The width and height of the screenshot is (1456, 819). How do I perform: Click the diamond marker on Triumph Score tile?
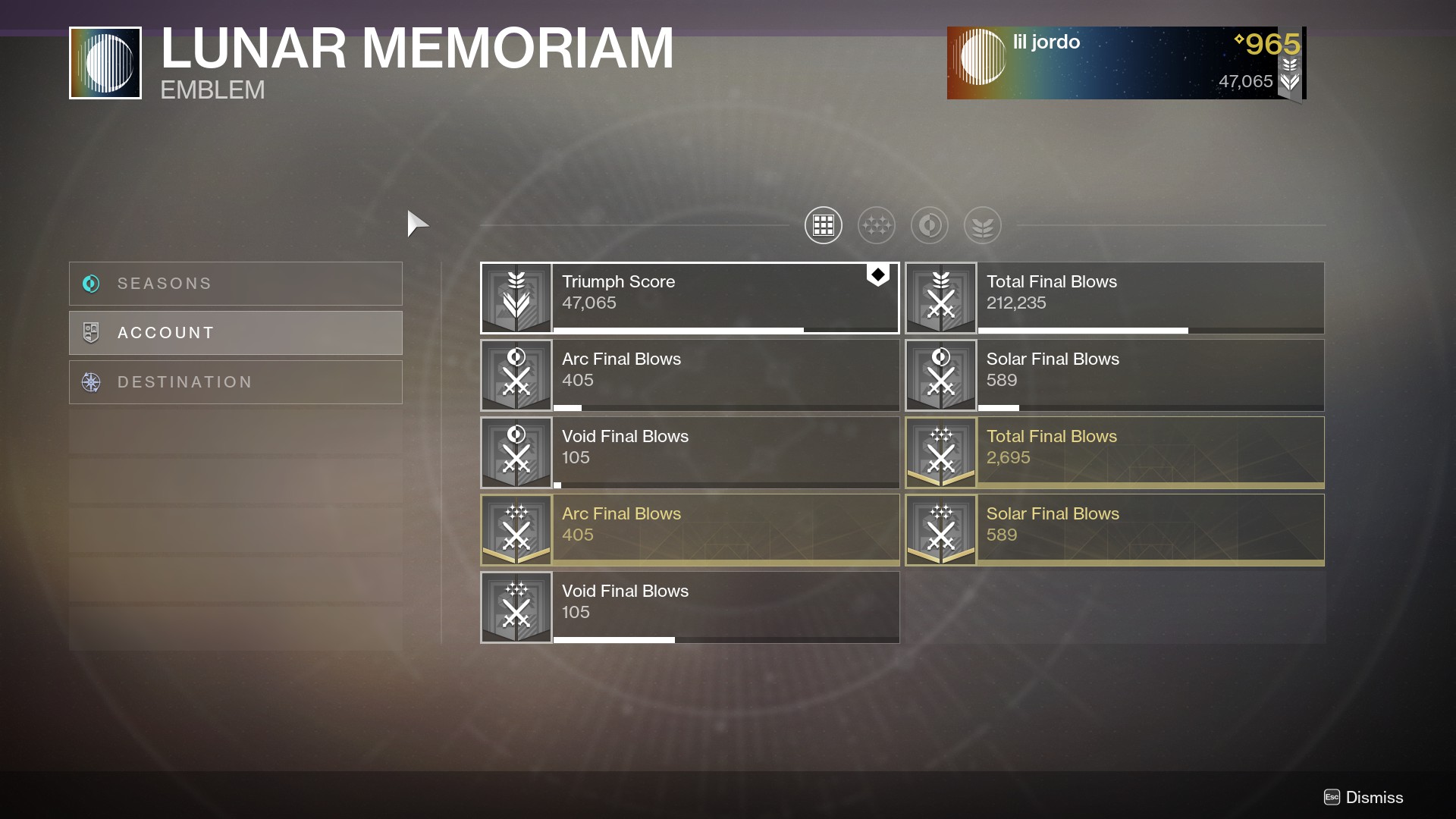[x=878, y=275]
